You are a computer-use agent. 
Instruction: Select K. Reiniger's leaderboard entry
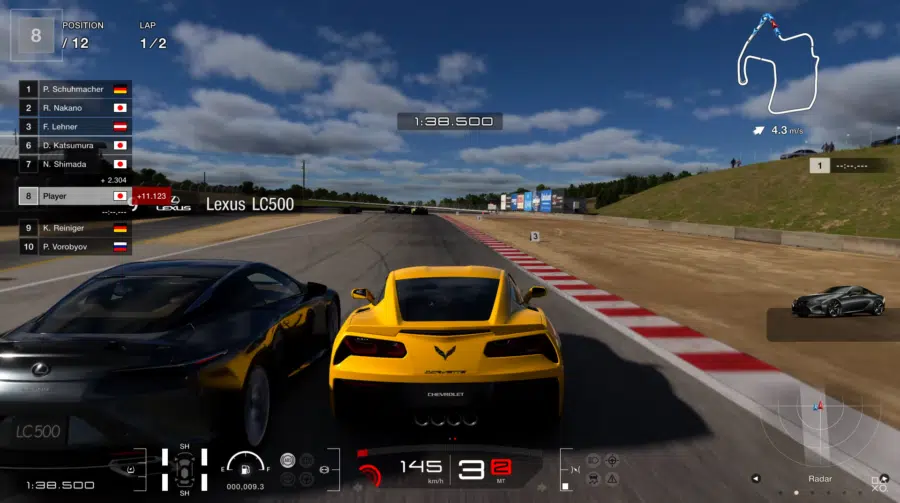coord(75,228)
